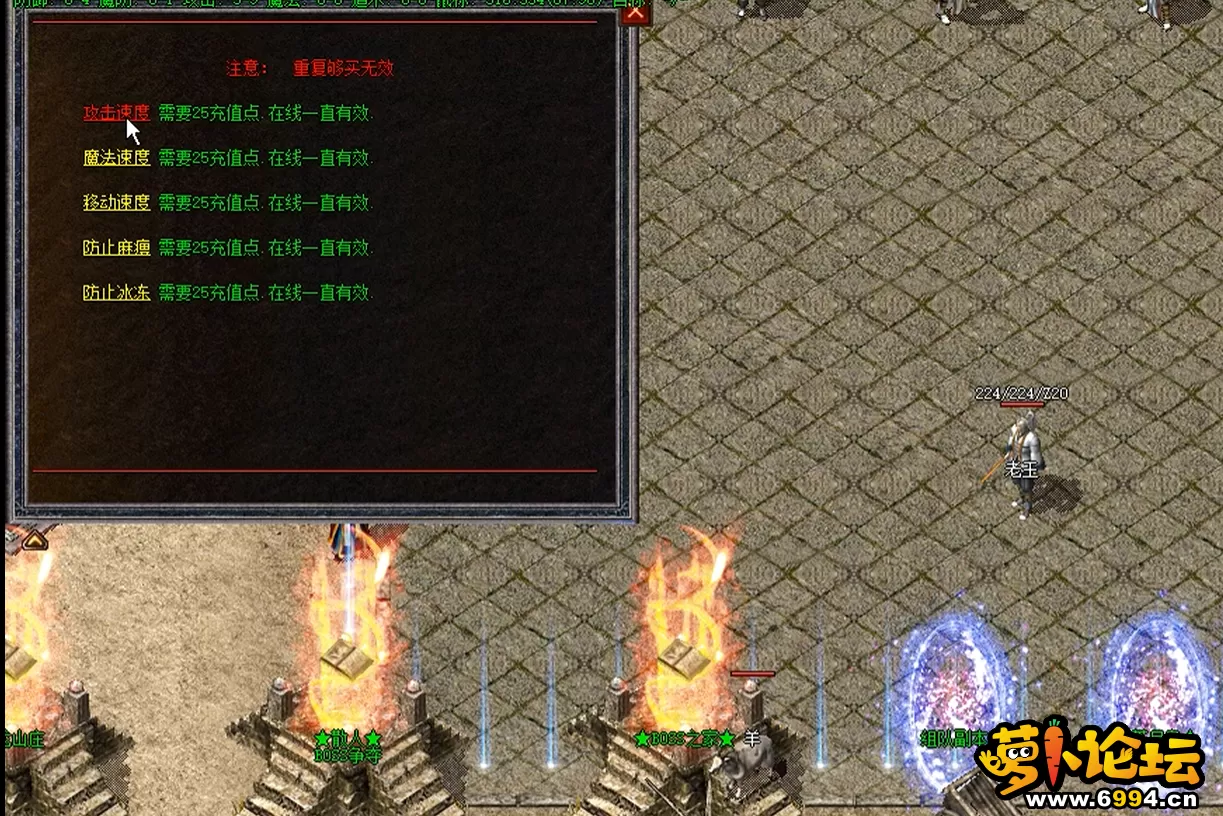Pick the 防止冰冻 anti-freeze option
Screen dimensions: 1223x816
point(116,293)
